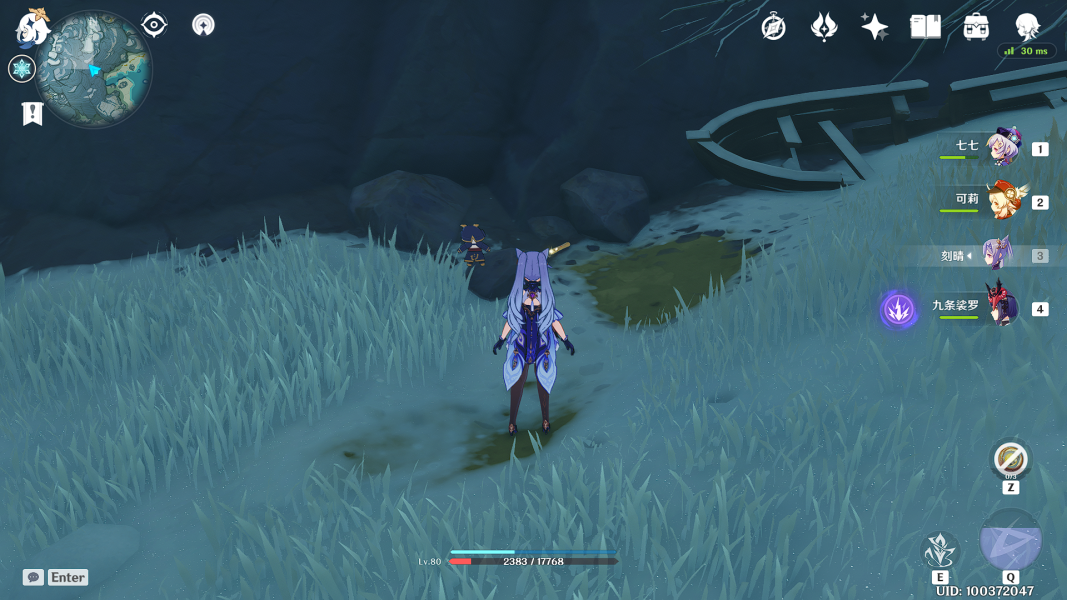
Task: Open the quest navigation icon beside minimap
Action: click(x=154, y=25)
